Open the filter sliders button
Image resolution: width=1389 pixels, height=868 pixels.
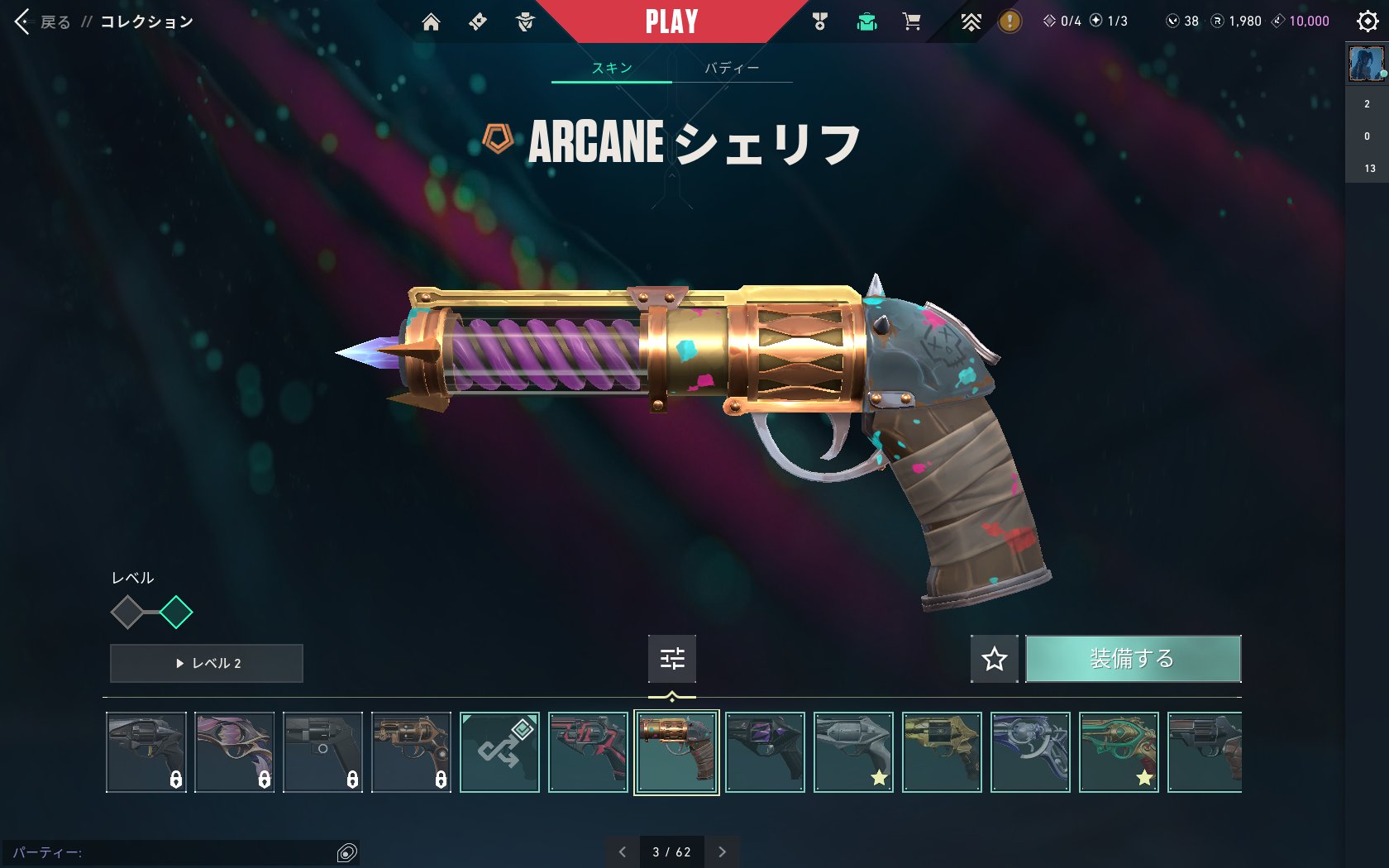click(x=672, y=659)
